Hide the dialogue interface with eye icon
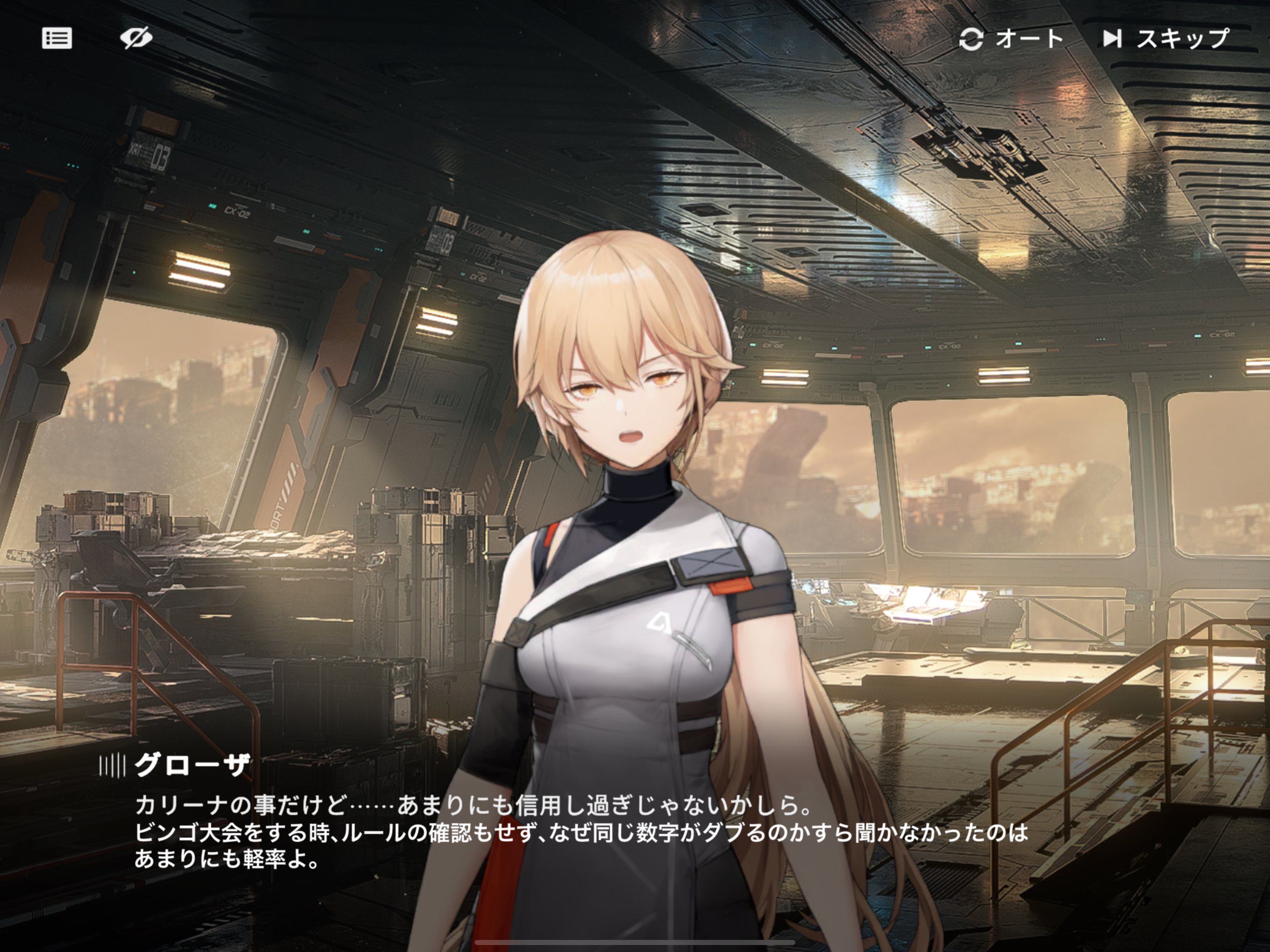Screen dimensions: 1270x952 (x=136, y=39)
